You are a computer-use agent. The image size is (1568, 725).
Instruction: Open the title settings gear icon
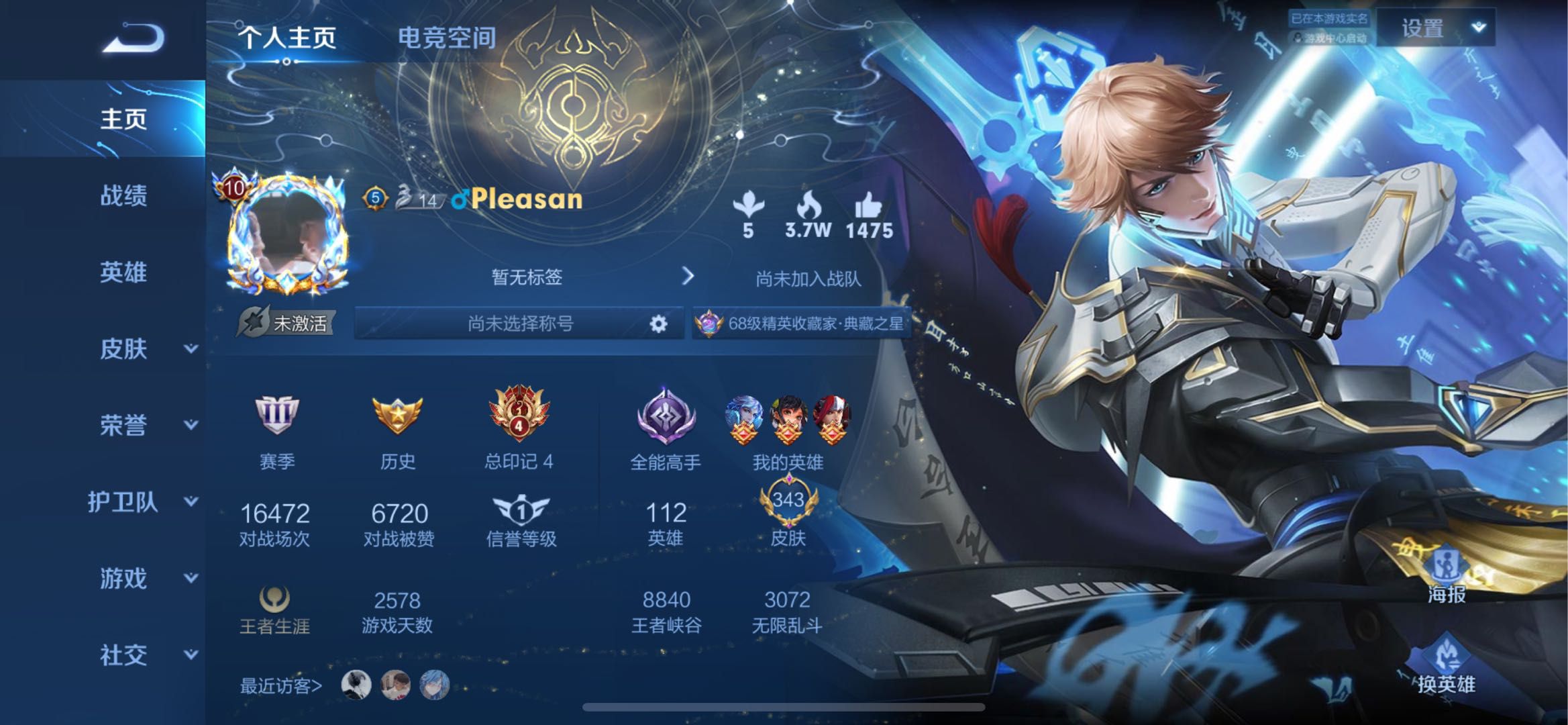click(x=658, y=323)
